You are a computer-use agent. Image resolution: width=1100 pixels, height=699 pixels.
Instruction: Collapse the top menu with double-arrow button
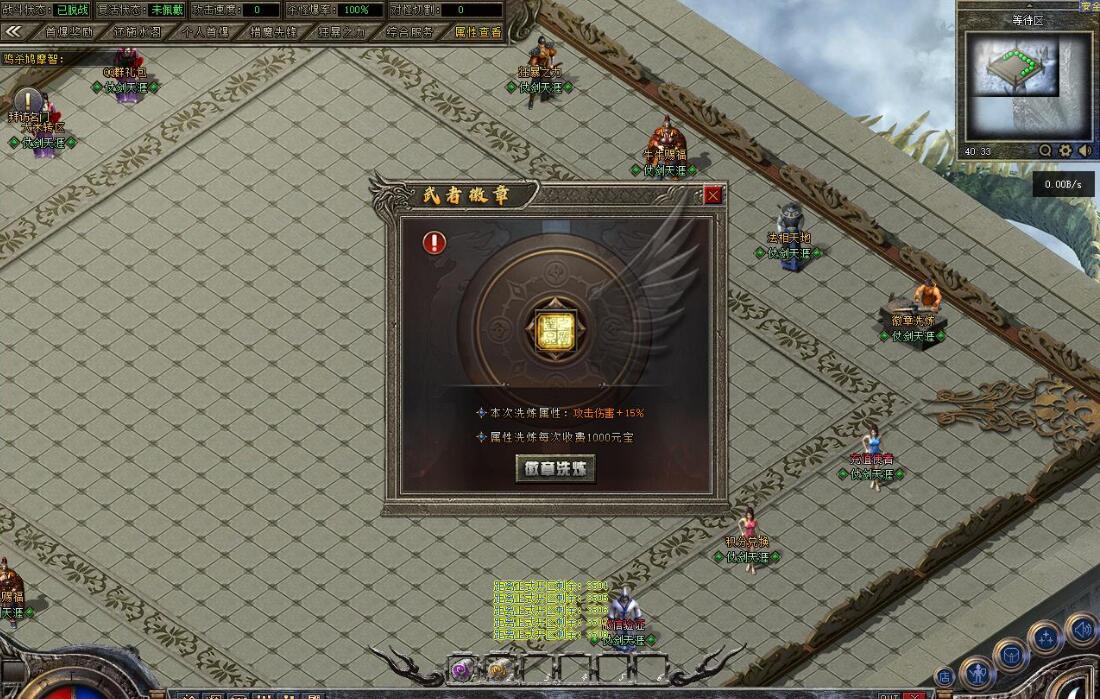[14, 32]
